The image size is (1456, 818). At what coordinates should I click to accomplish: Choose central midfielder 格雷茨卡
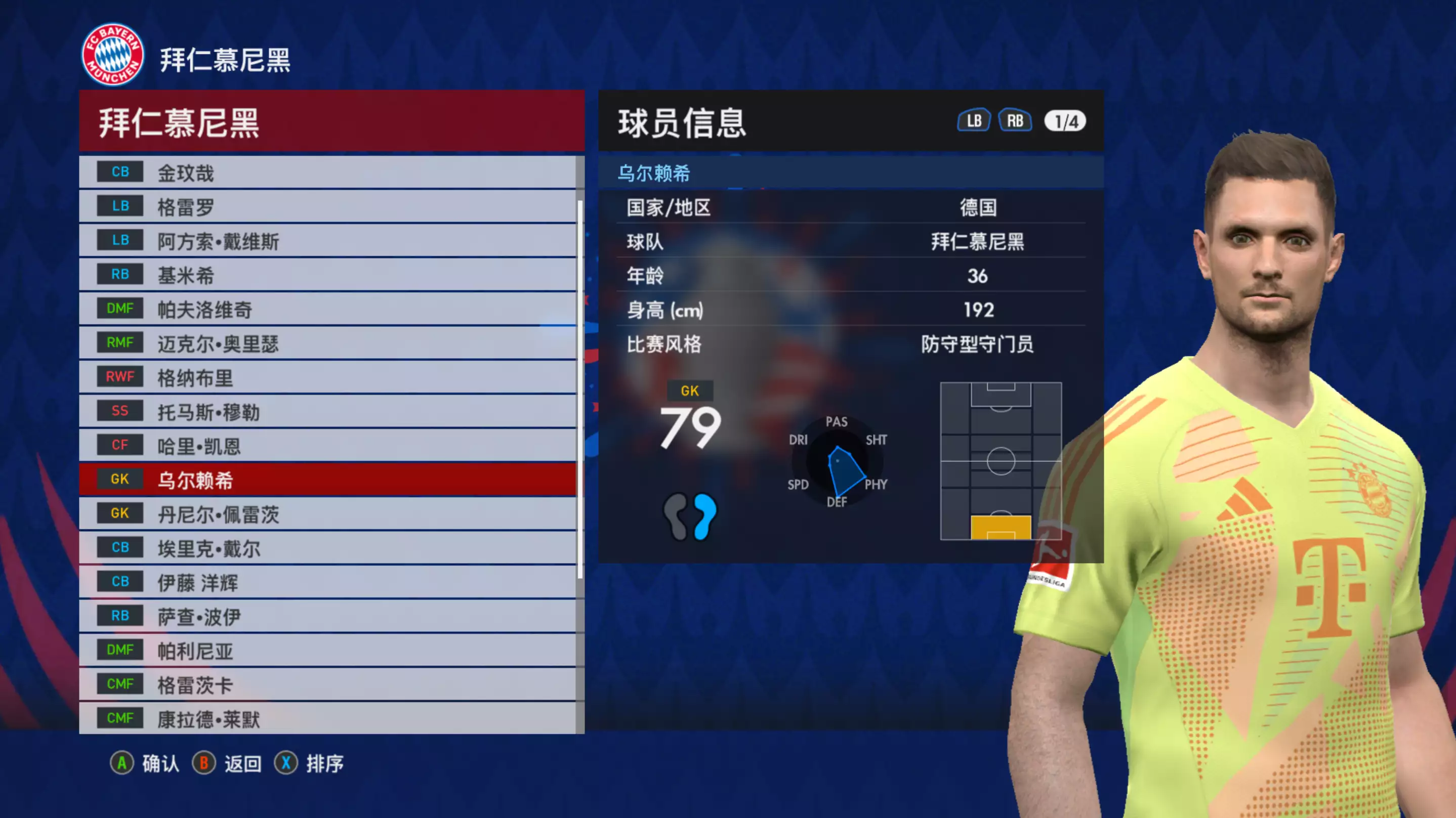328,684
